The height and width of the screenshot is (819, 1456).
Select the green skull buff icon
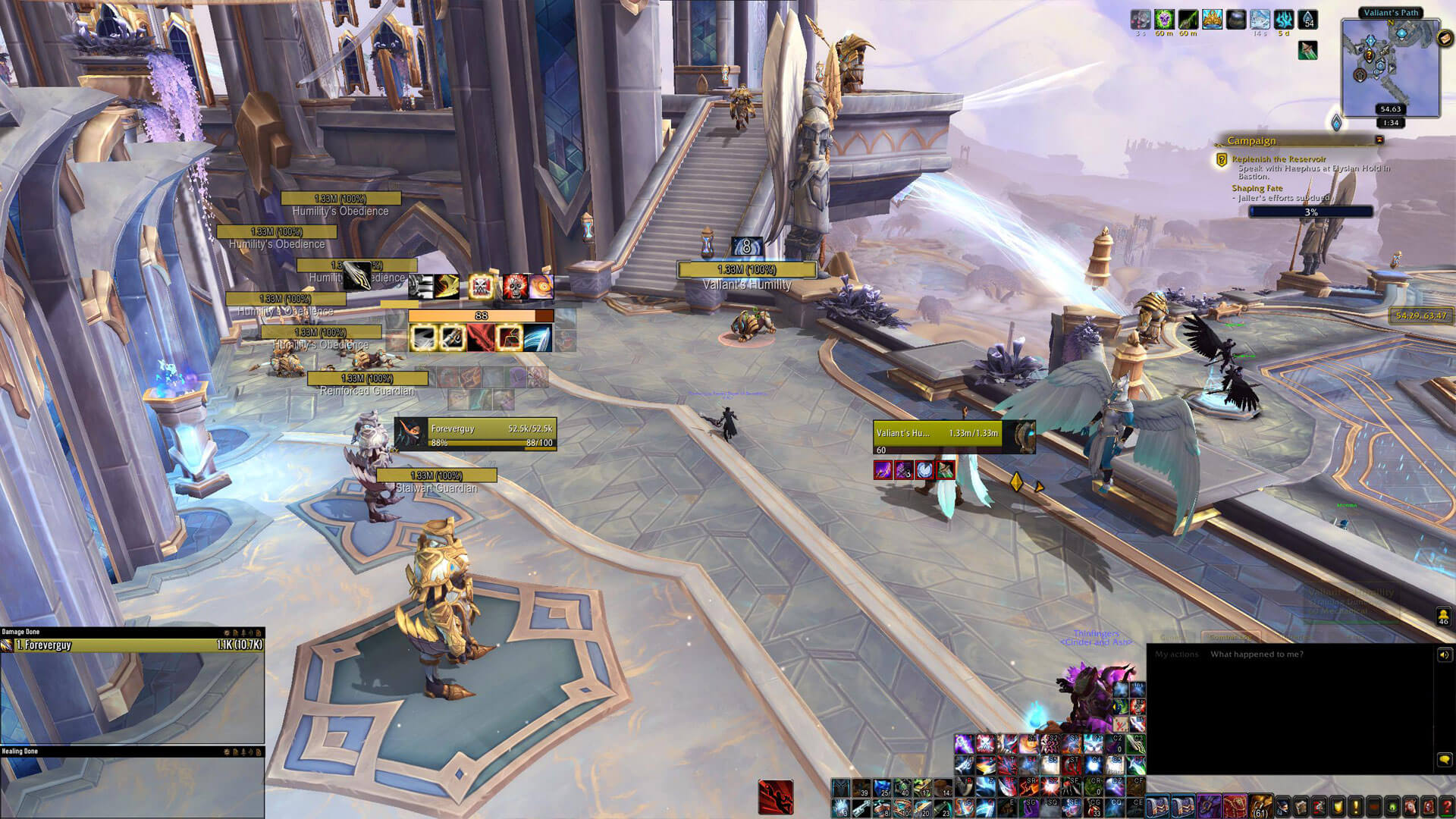1164,20
